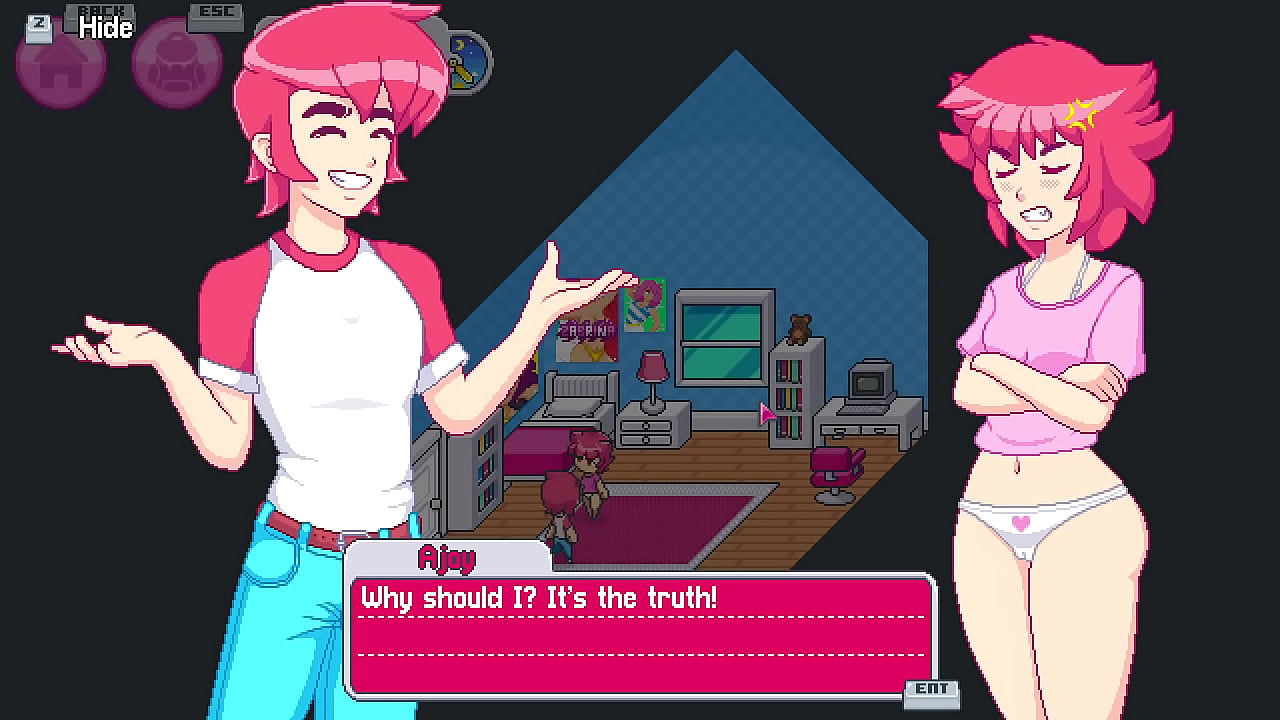Select the computer on the desk
The width and height of the screenshot is (1280, 720).
869,383
